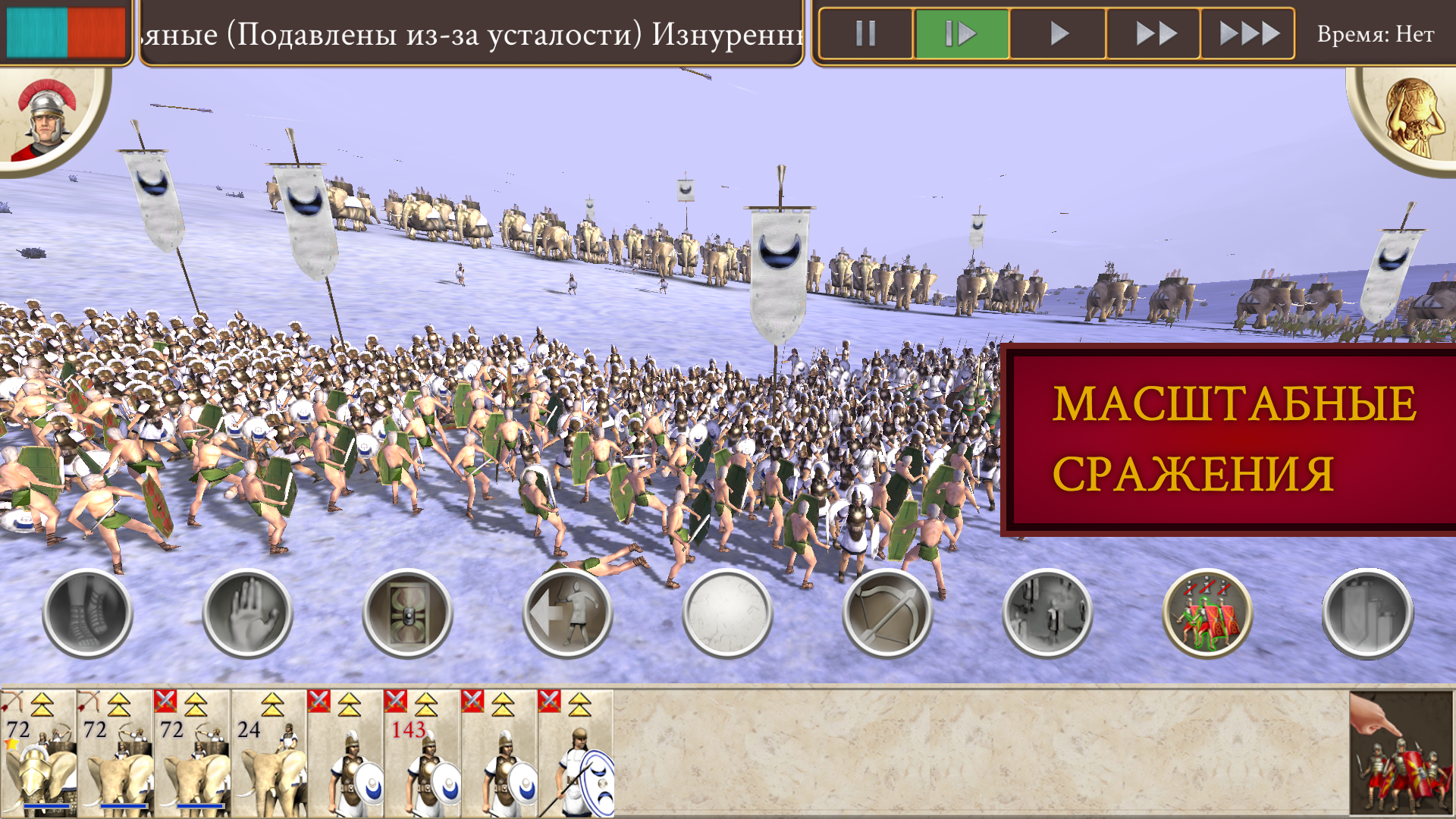Select normal speed play button
The image size is (1456, 819).
coord(1059,33)
